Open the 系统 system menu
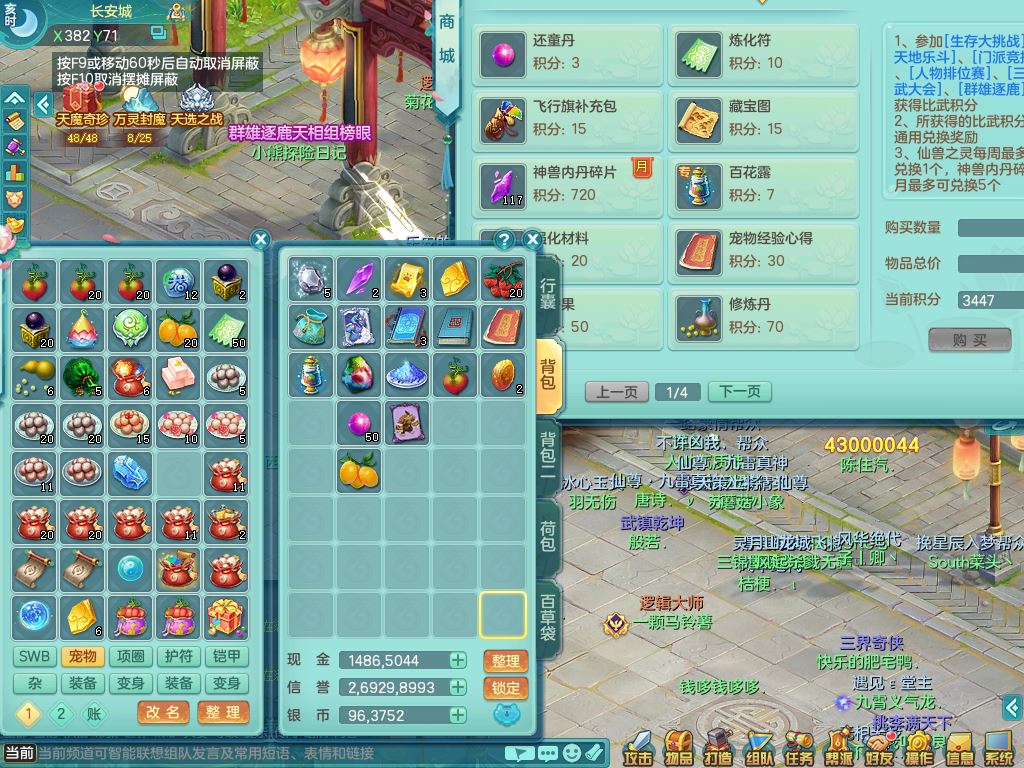Screen dimensions: 1024x768 (999, 746)
